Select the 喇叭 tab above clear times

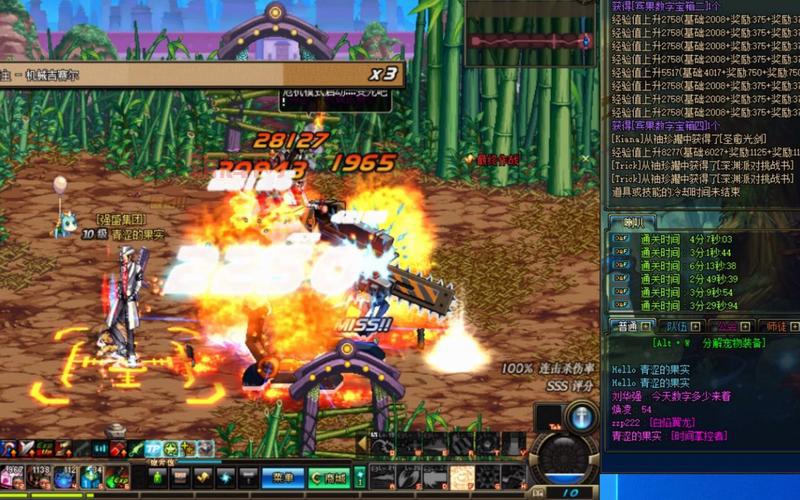coord(634,222)
